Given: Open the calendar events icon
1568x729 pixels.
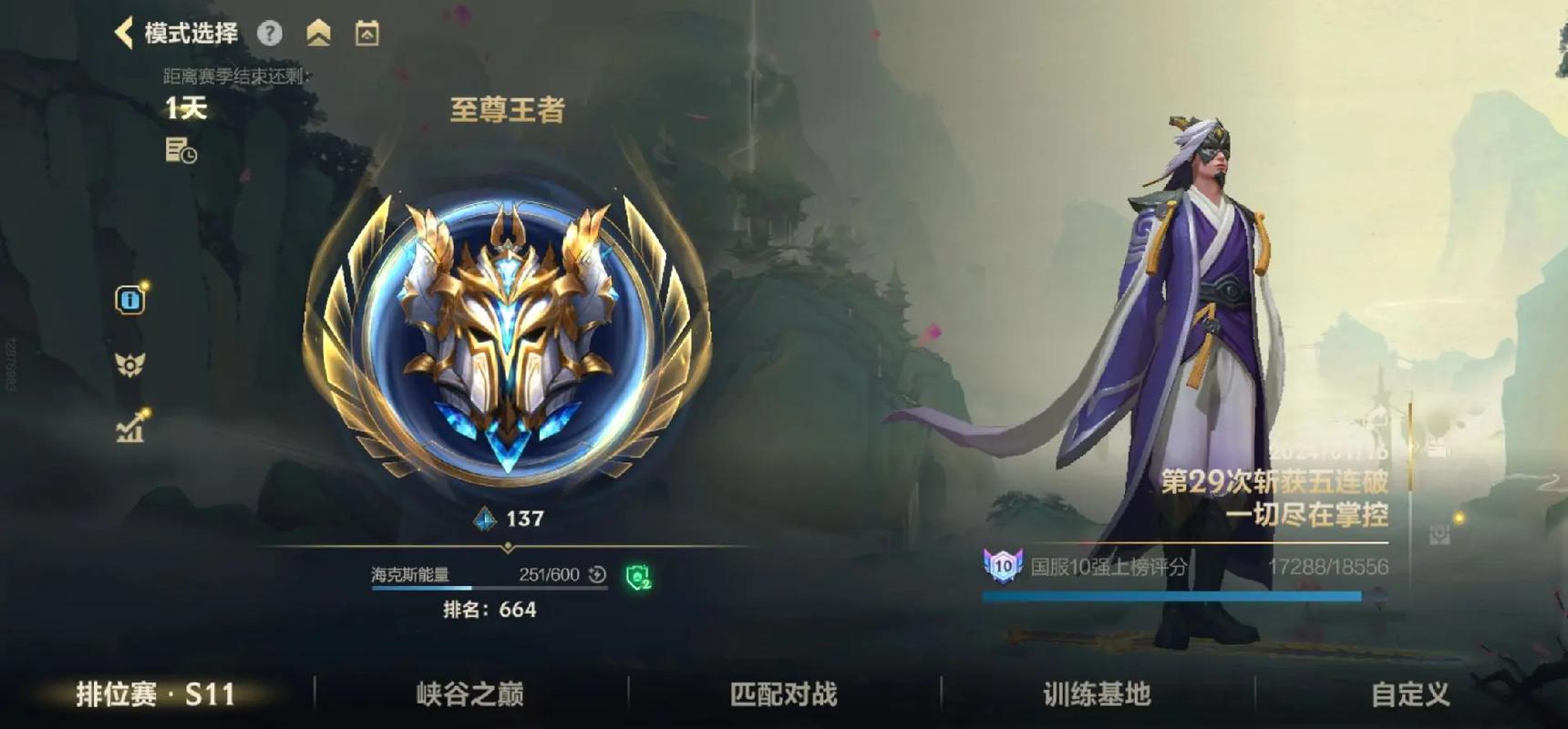Looking at the screenshot, I should [x=366, y=32].
